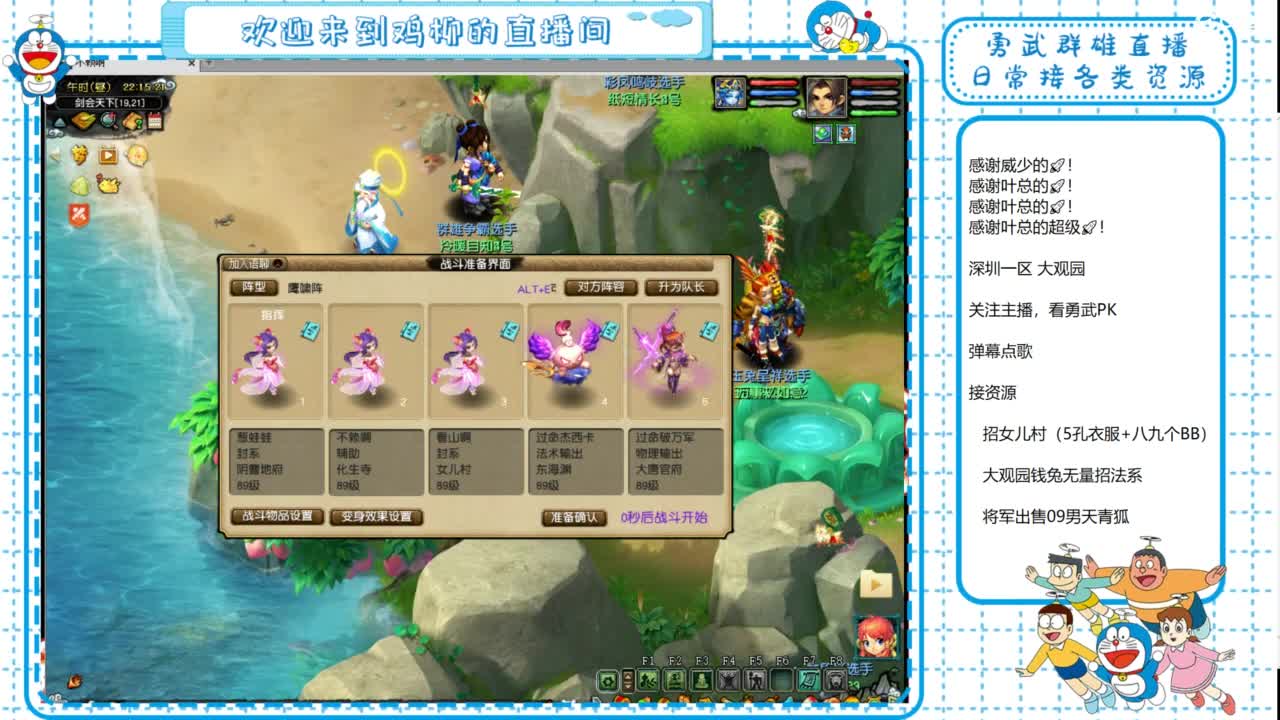Click the yellow Pikachu pet icon

[x=110, y=184]
